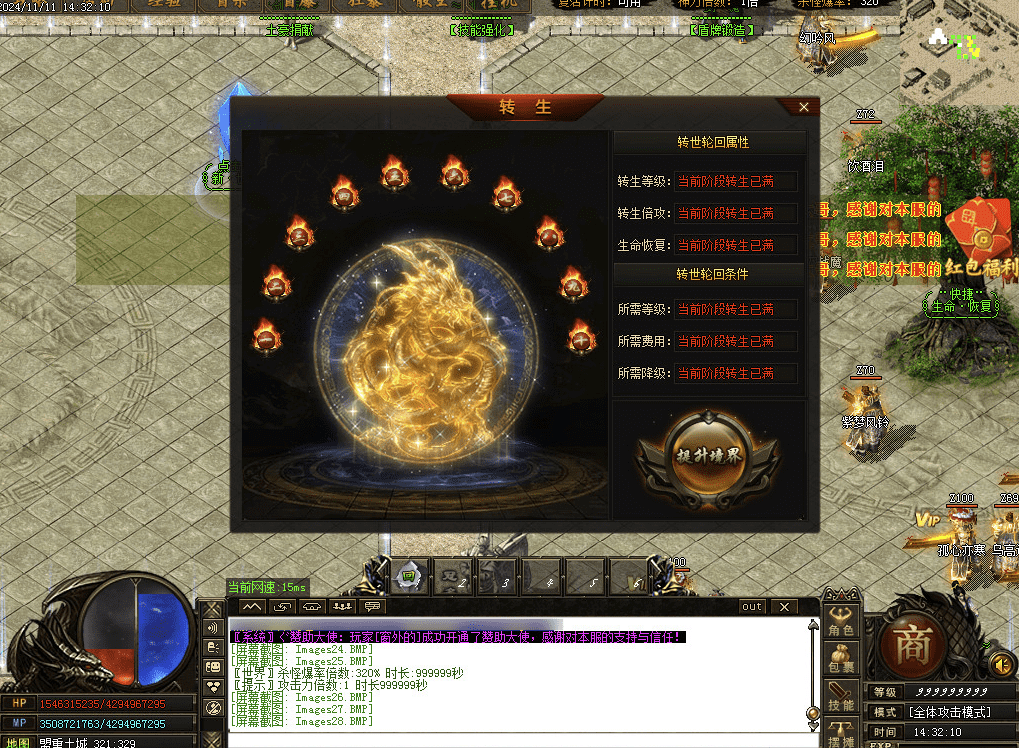Viewport: 1019px width, 748px height.
Task: Open the 摆摊 stall button
Action: (x=841, y=735)
